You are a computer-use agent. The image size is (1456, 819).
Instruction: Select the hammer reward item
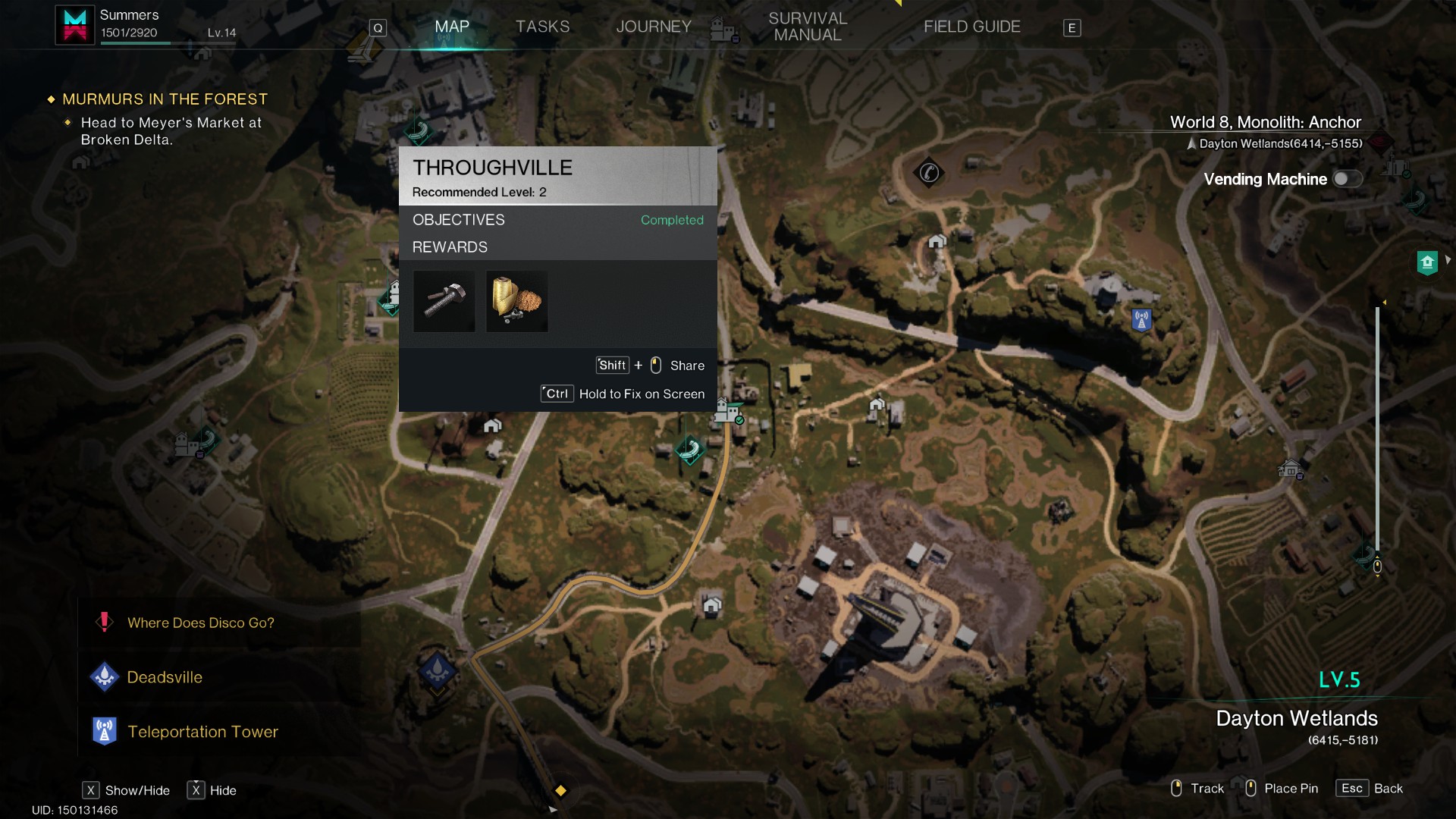(444, 302)
